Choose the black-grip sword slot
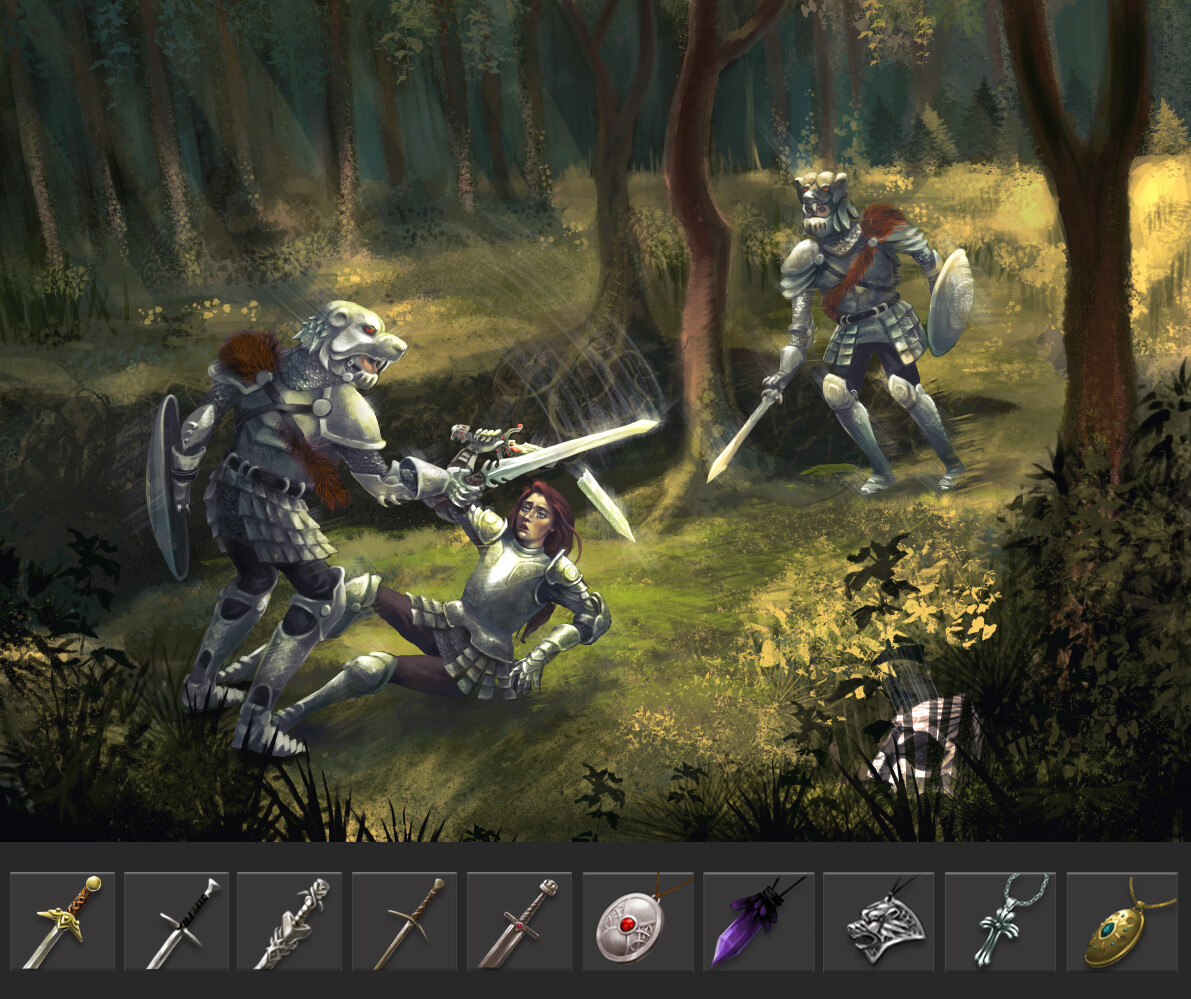 (x=176, y=921)
